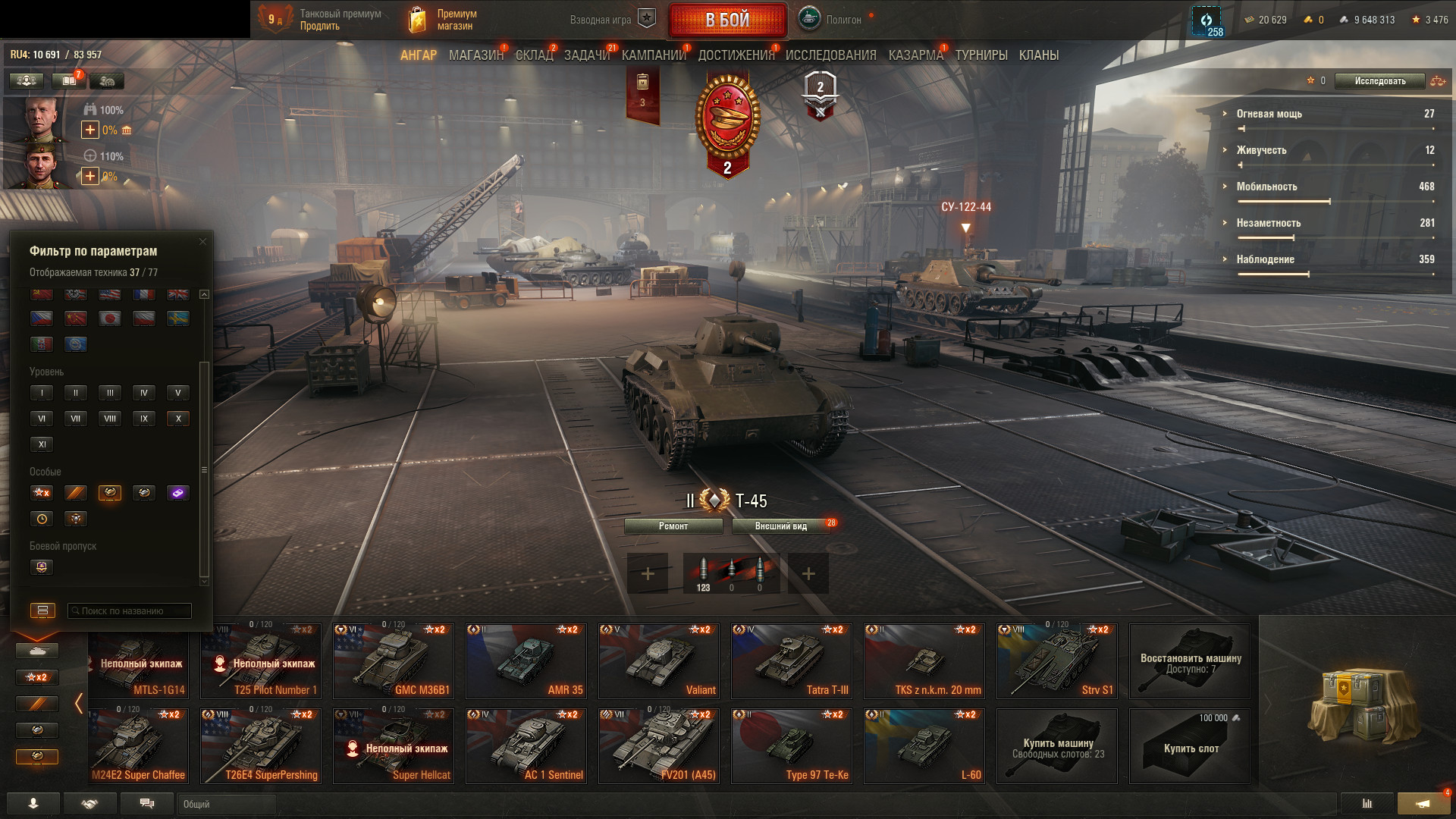The width and height of the screenshot is (1456, 819).
Task: Click the Ремонт button
Action: pos(673,526)
